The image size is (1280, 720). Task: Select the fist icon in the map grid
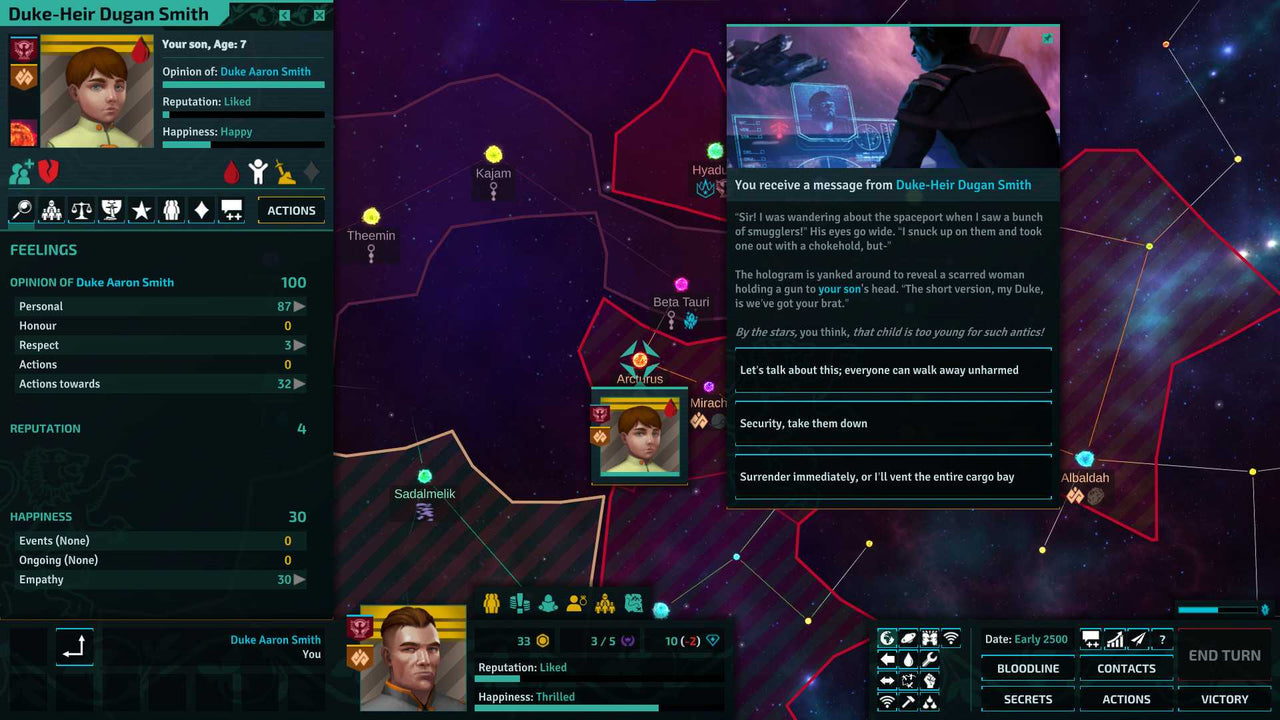pyautogui.click(x=930, y=681)
